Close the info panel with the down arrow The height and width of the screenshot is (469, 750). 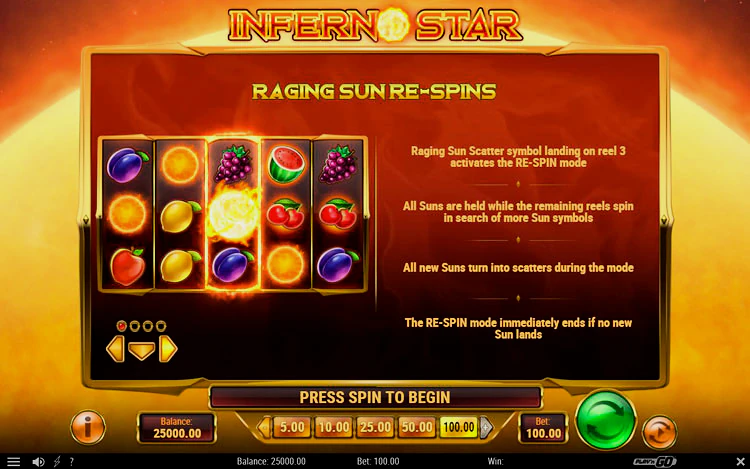(x=142, y=350)
